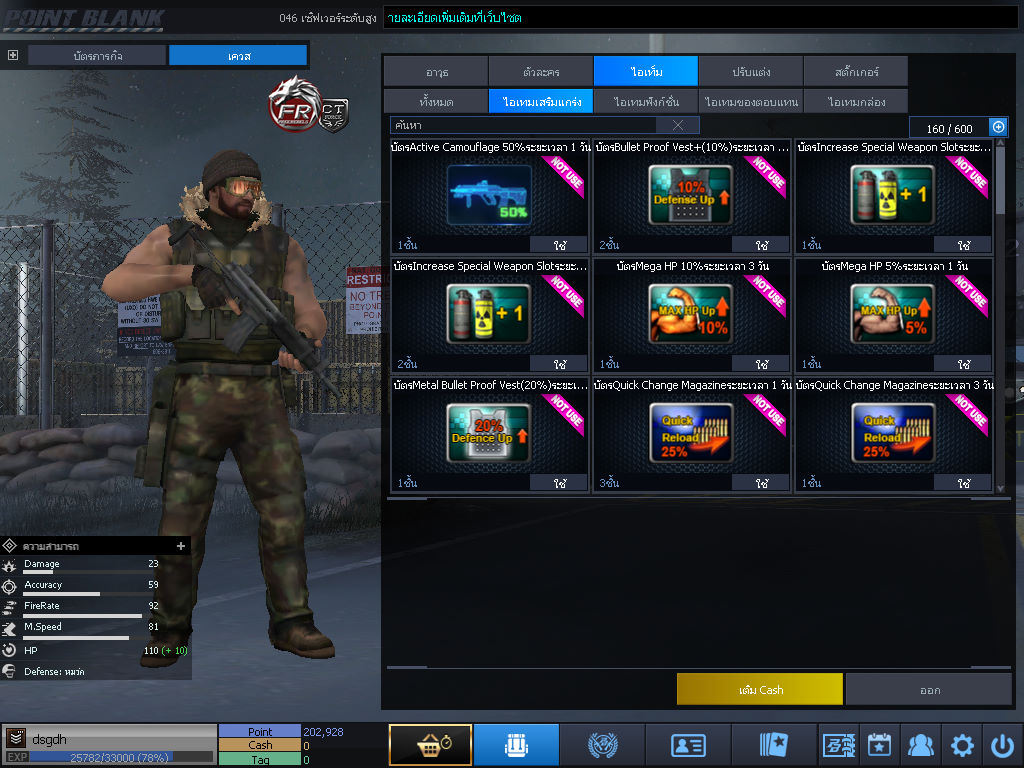Screen dimensions: 1024x768
Task: Open the ไอเทมกล่อง box items subcategory
Action: pos(855,101)
